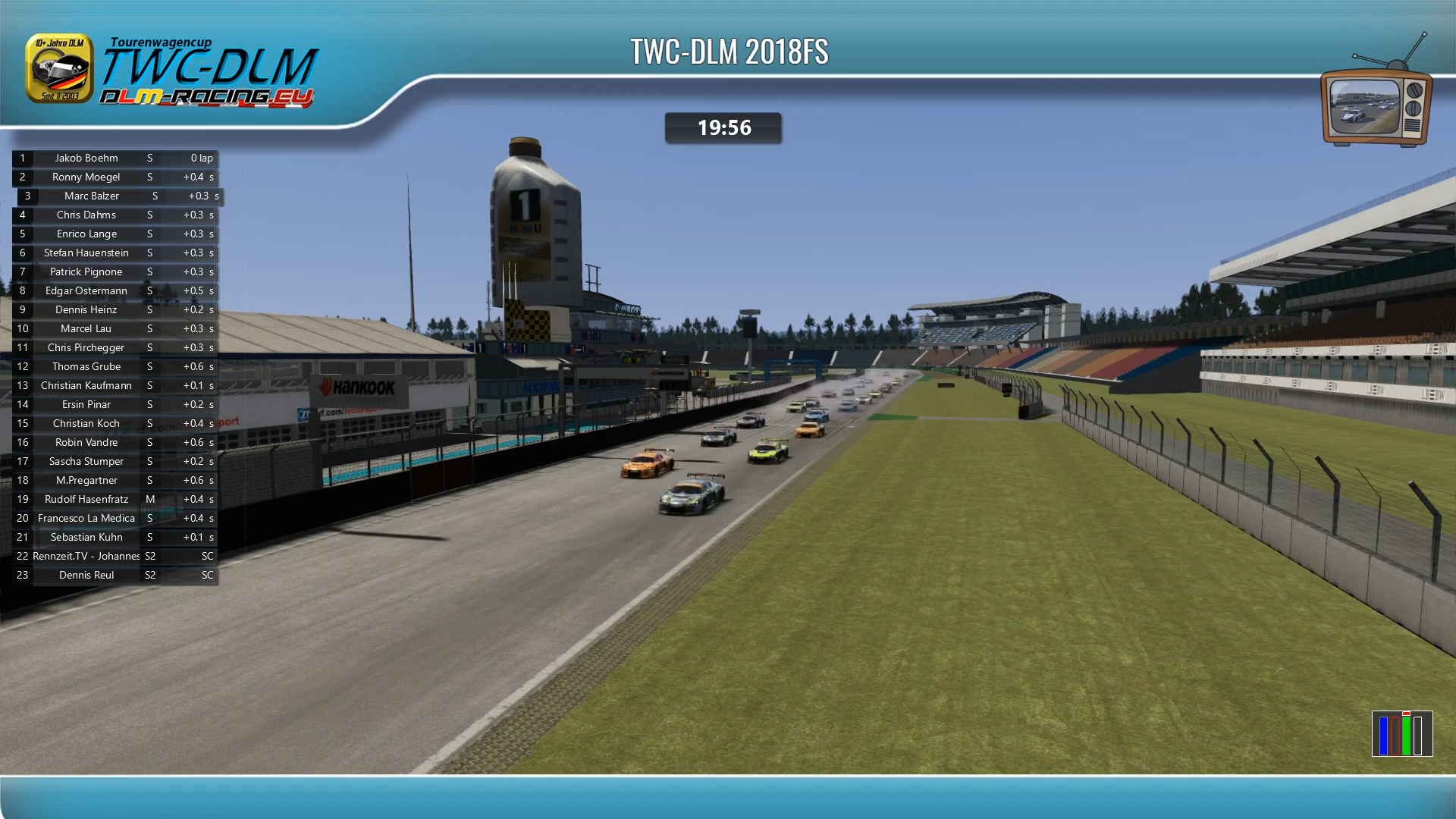Choose Stefan Hauenstein's leaderboard entry

[x=86, y=253]
